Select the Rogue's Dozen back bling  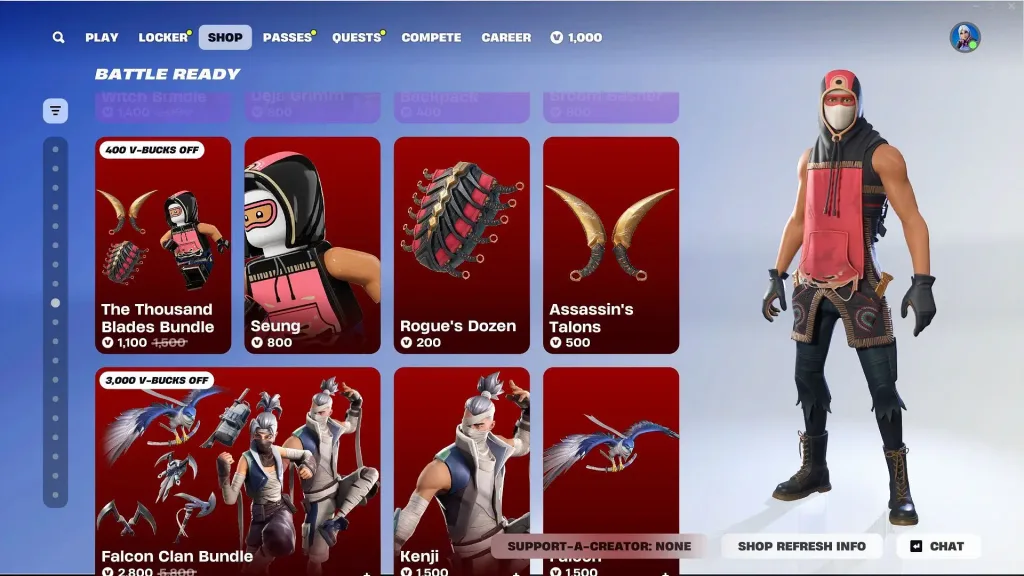pos(461,245)
